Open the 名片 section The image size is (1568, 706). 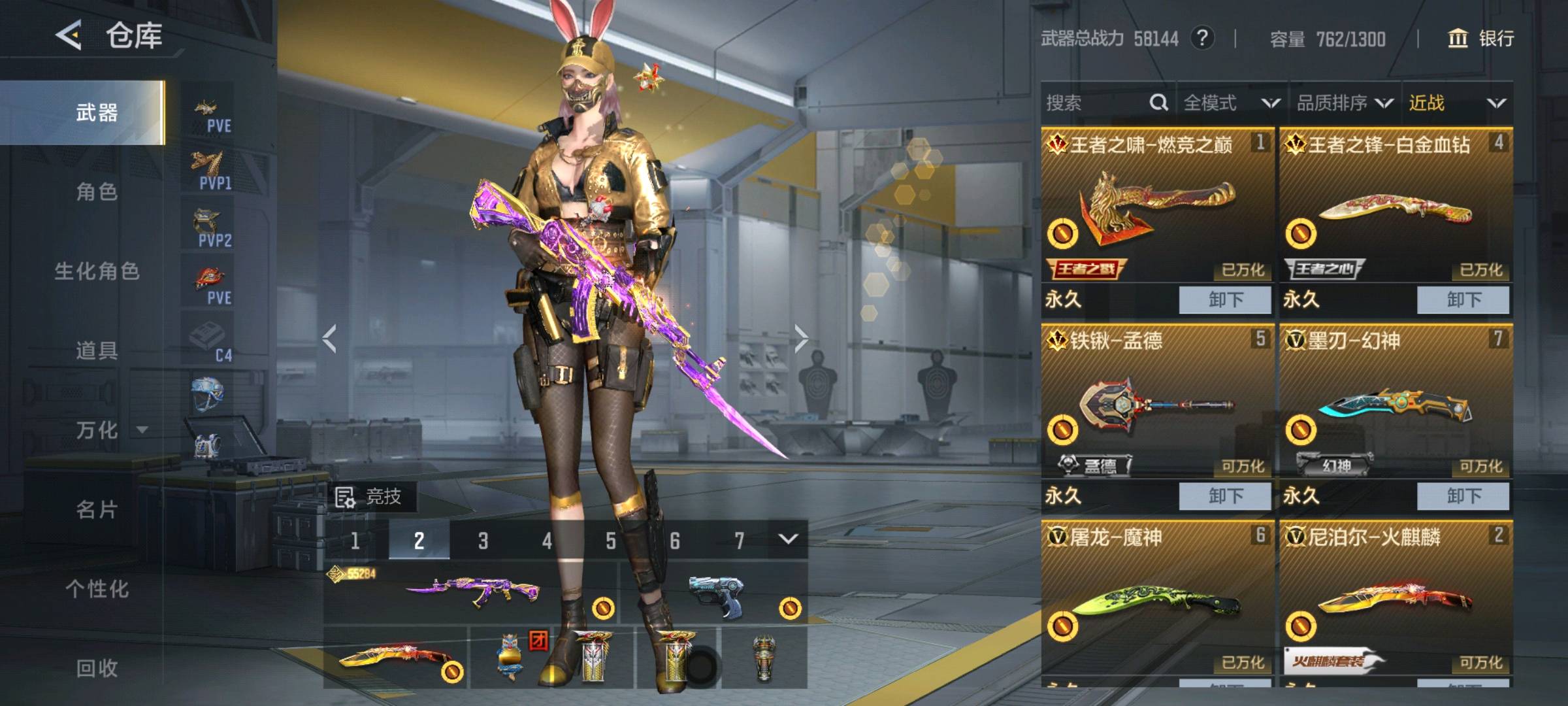pos(97,509)
